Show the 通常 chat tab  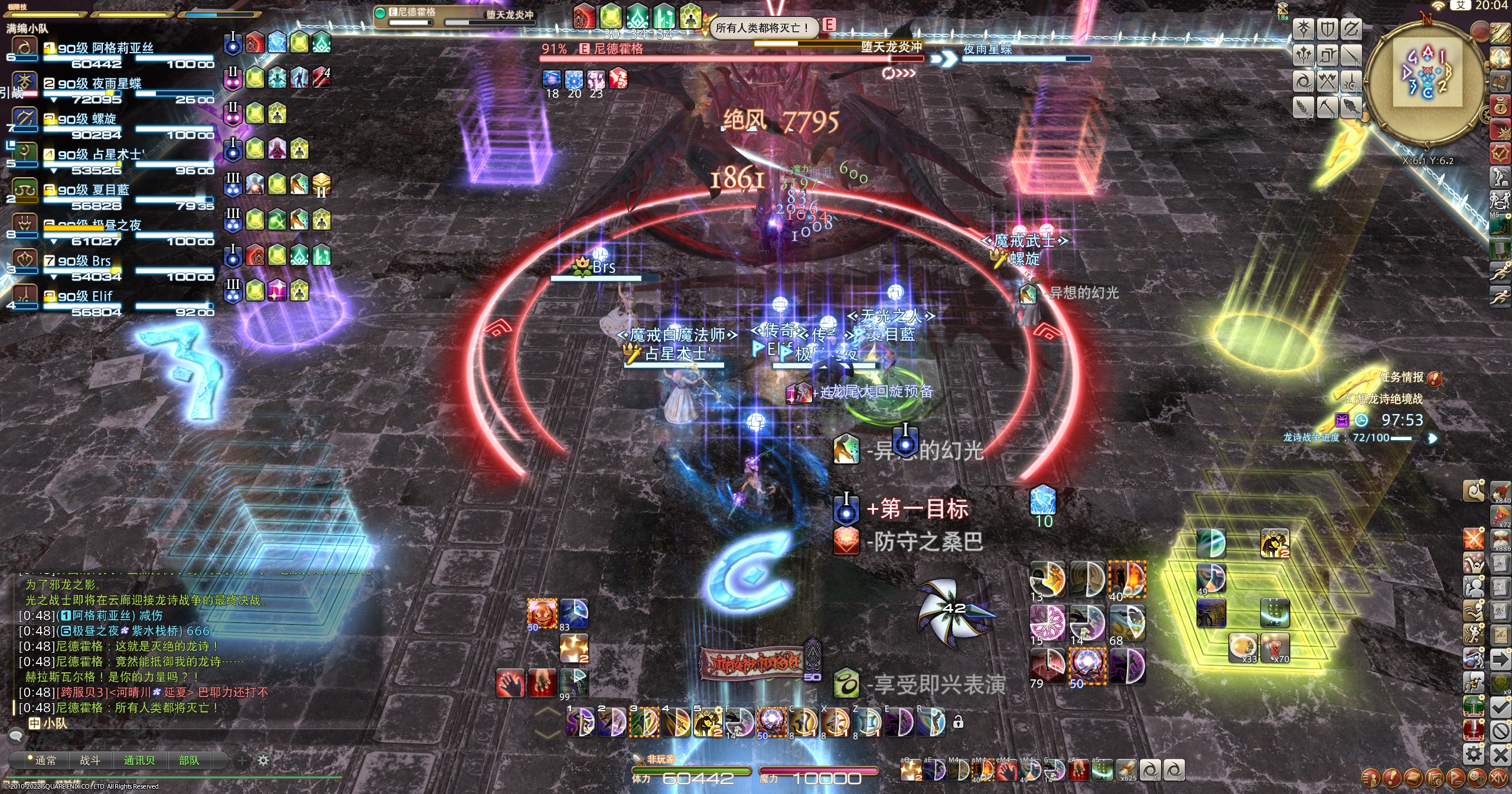(45, 760)
